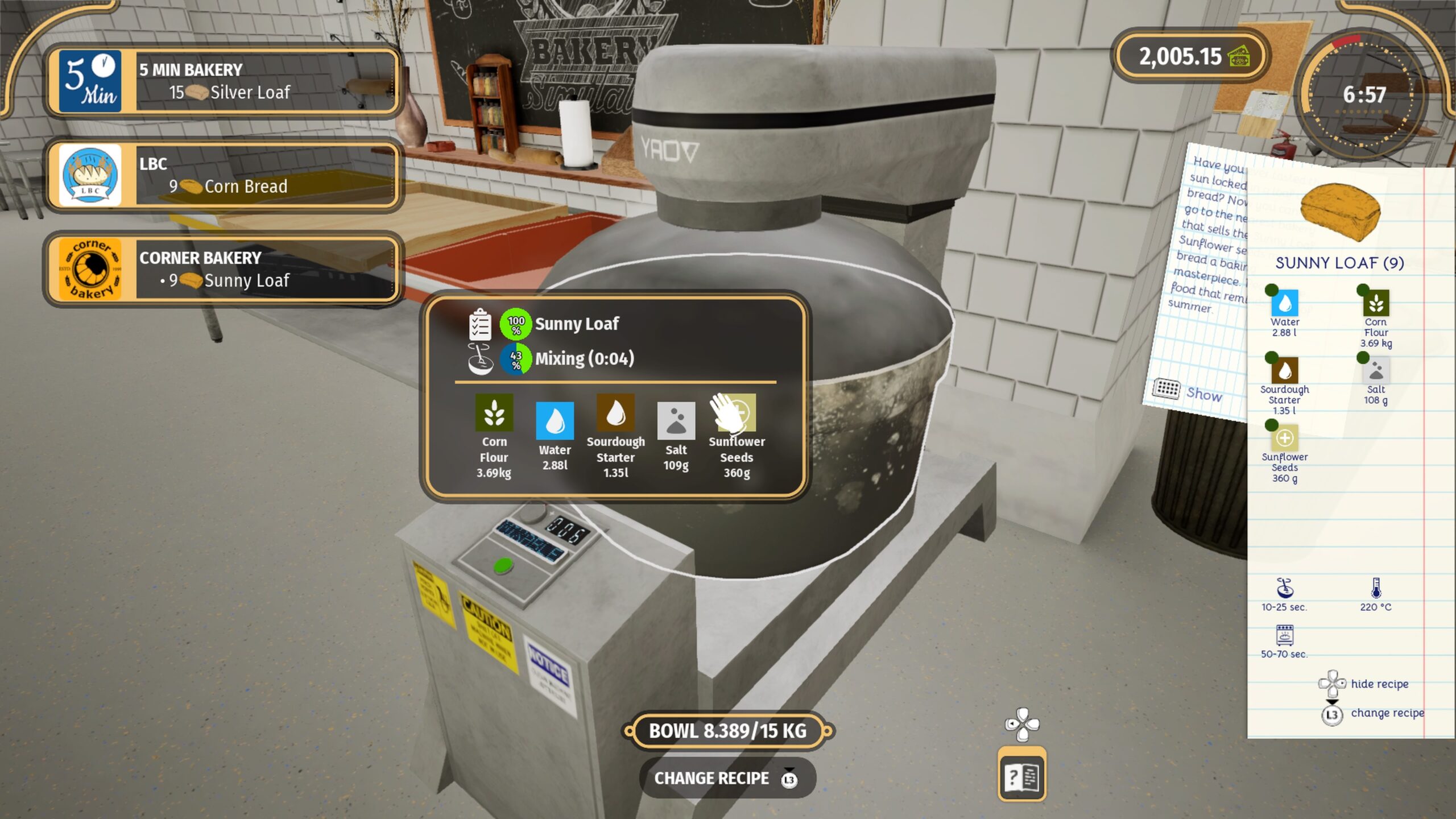Viewport: 1456px width, 819px height.
Task: Open the recipe book help icon
Action: pos(1021,774)
